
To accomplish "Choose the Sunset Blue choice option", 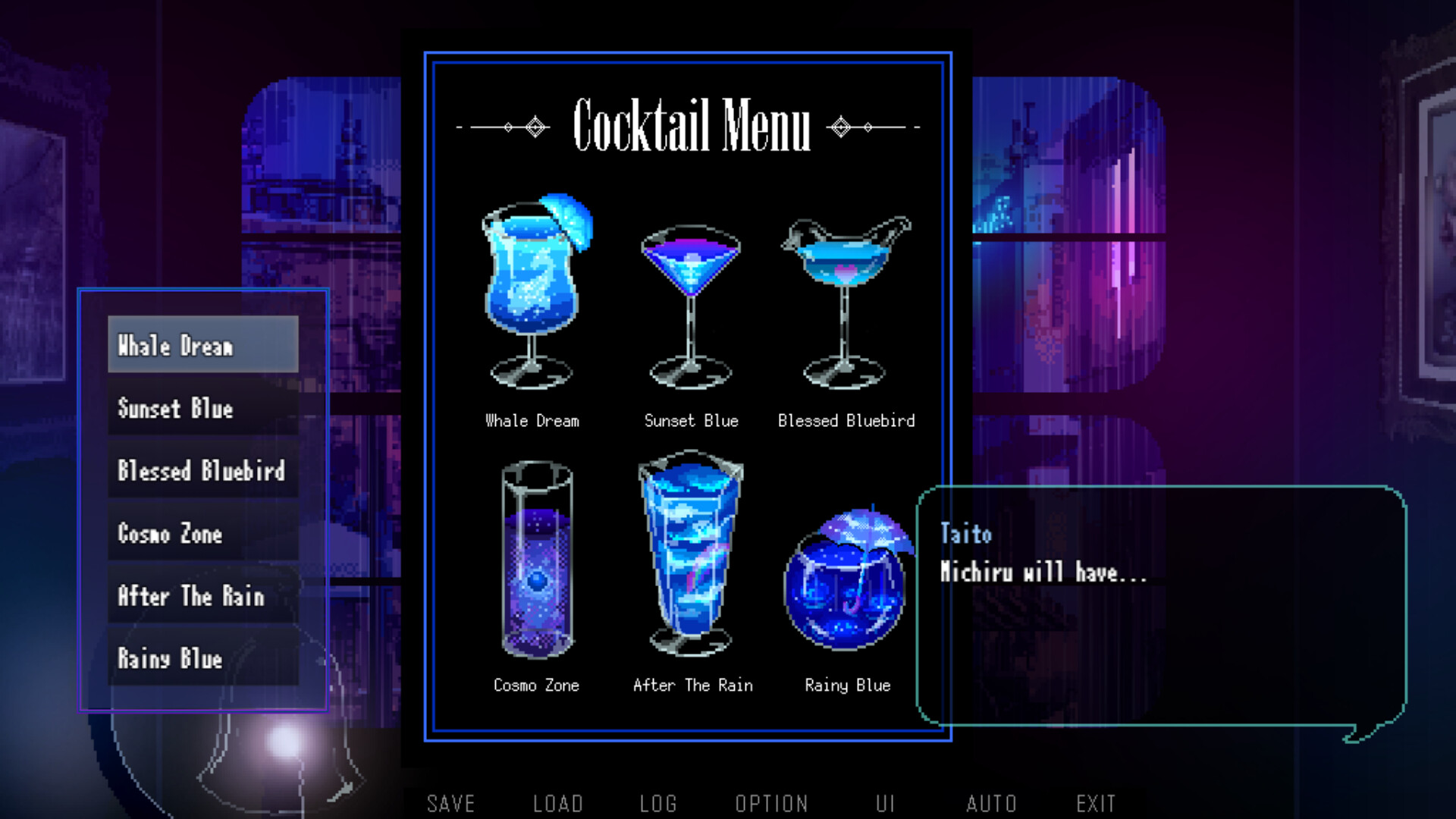I will tap(202, 409).
